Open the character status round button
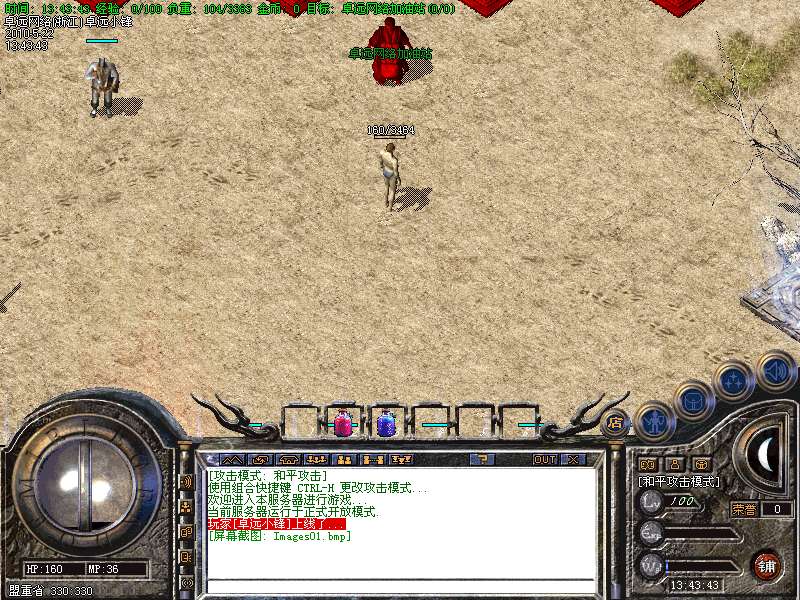 point(656,421)
